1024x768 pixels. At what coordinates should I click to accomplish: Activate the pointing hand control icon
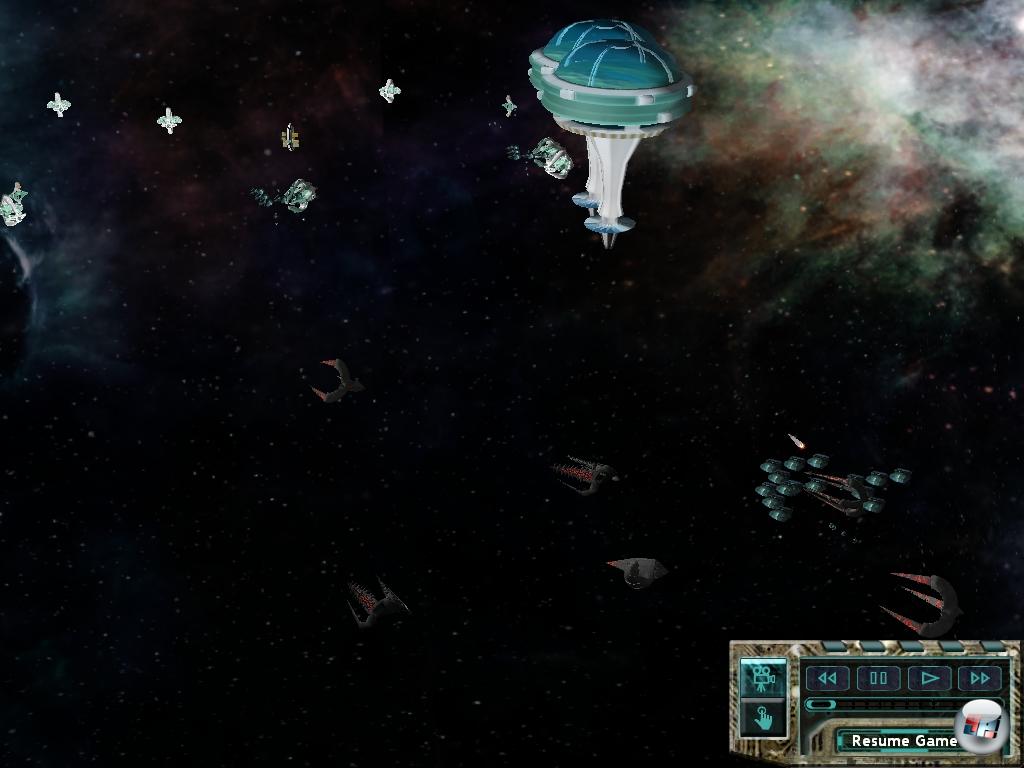pyautogui.click(x=763, y=719)
